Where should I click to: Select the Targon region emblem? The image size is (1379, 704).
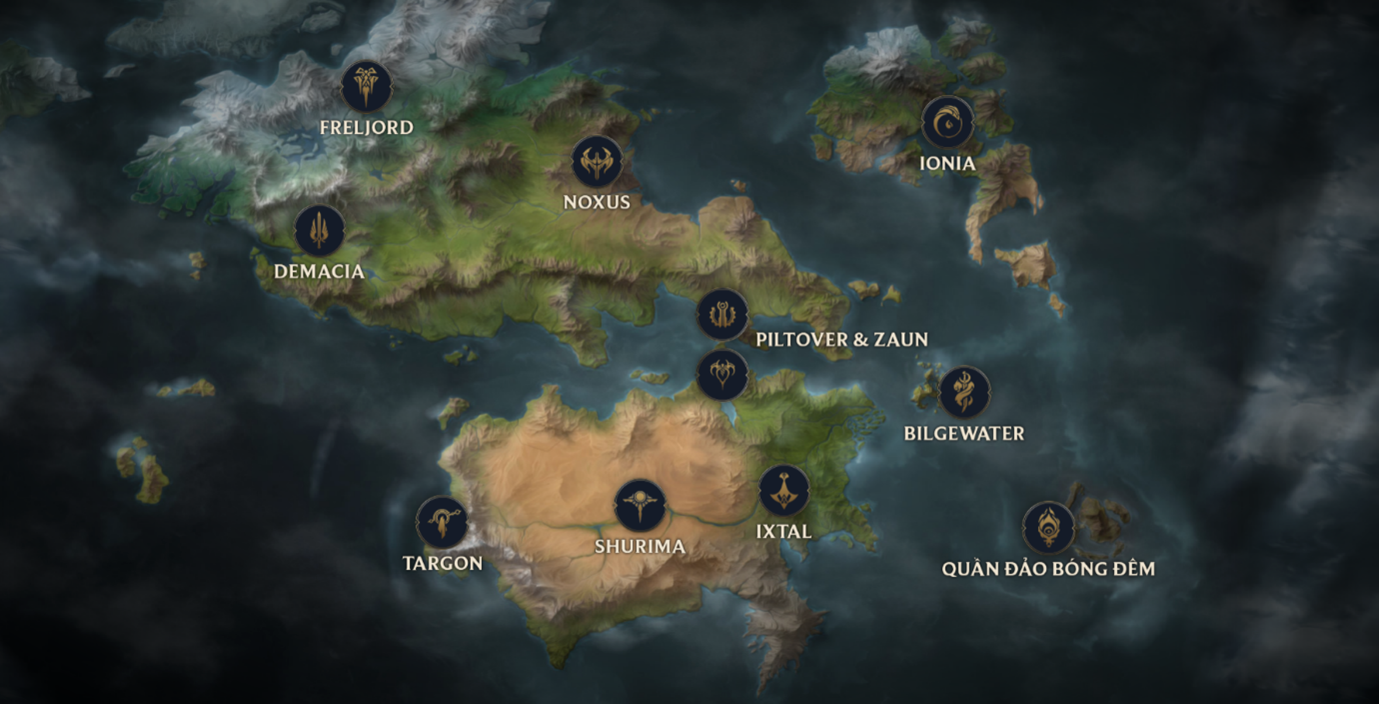(441, 522)
